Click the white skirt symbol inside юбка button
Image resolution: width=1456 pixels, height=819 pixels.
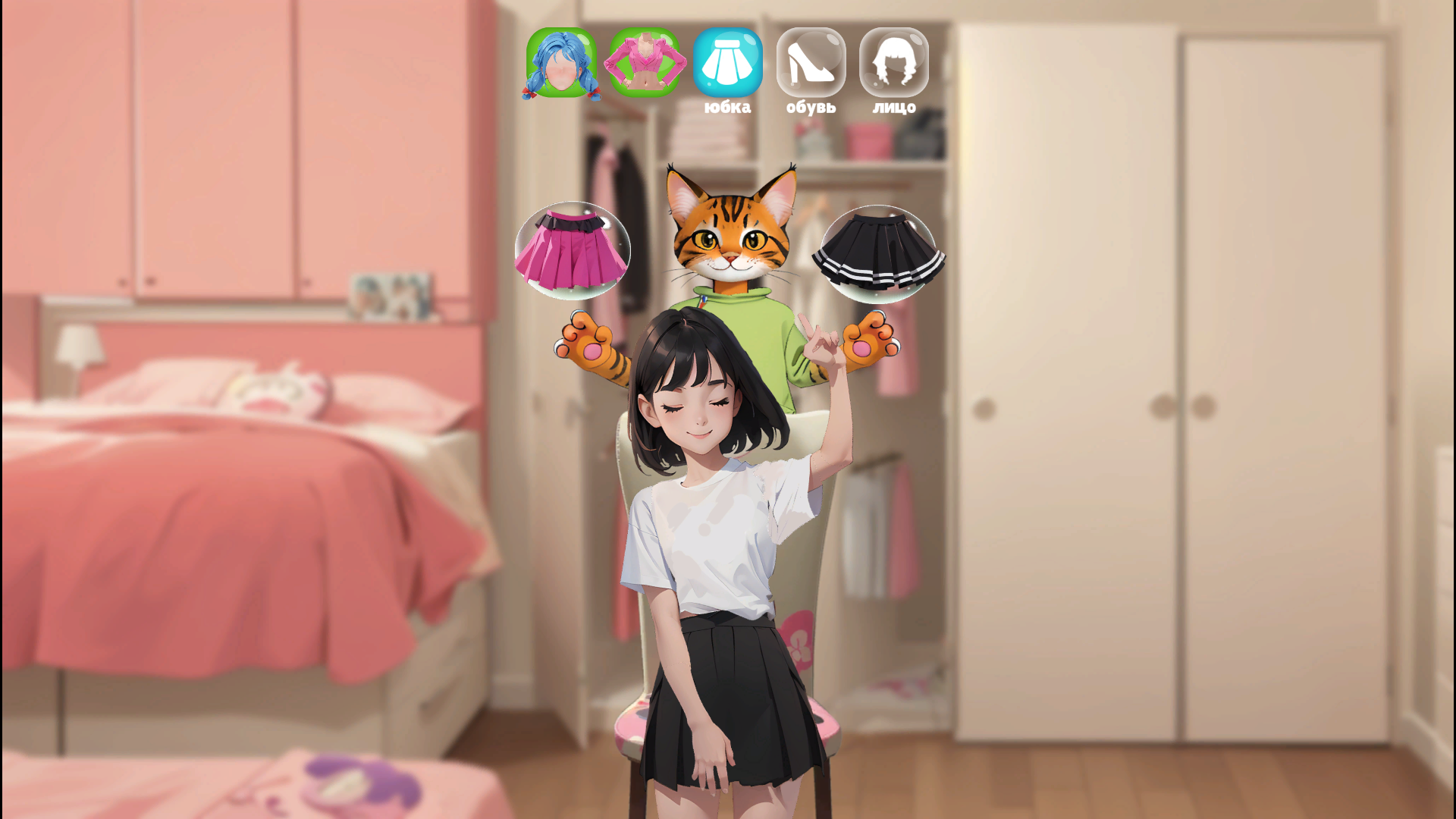coord(728,63)
